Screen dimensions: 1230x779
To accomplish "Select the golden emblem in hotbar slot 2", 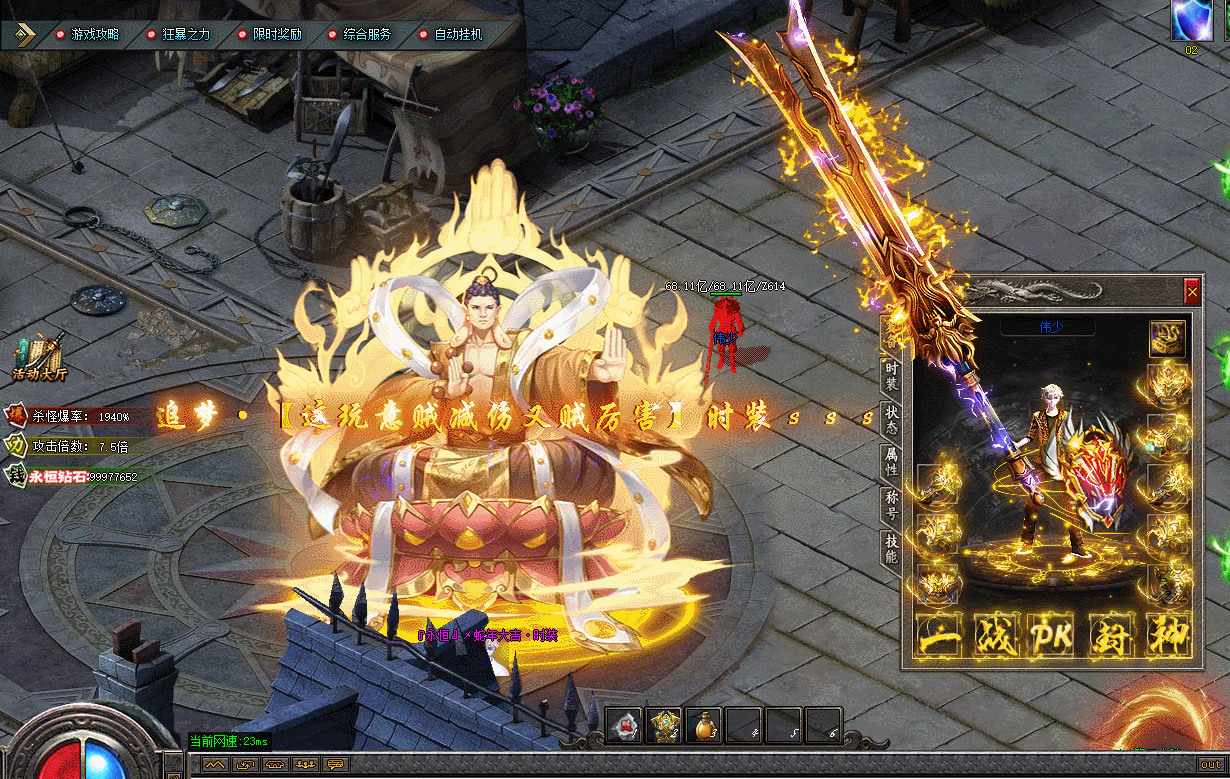I will [x=664, y=726].
